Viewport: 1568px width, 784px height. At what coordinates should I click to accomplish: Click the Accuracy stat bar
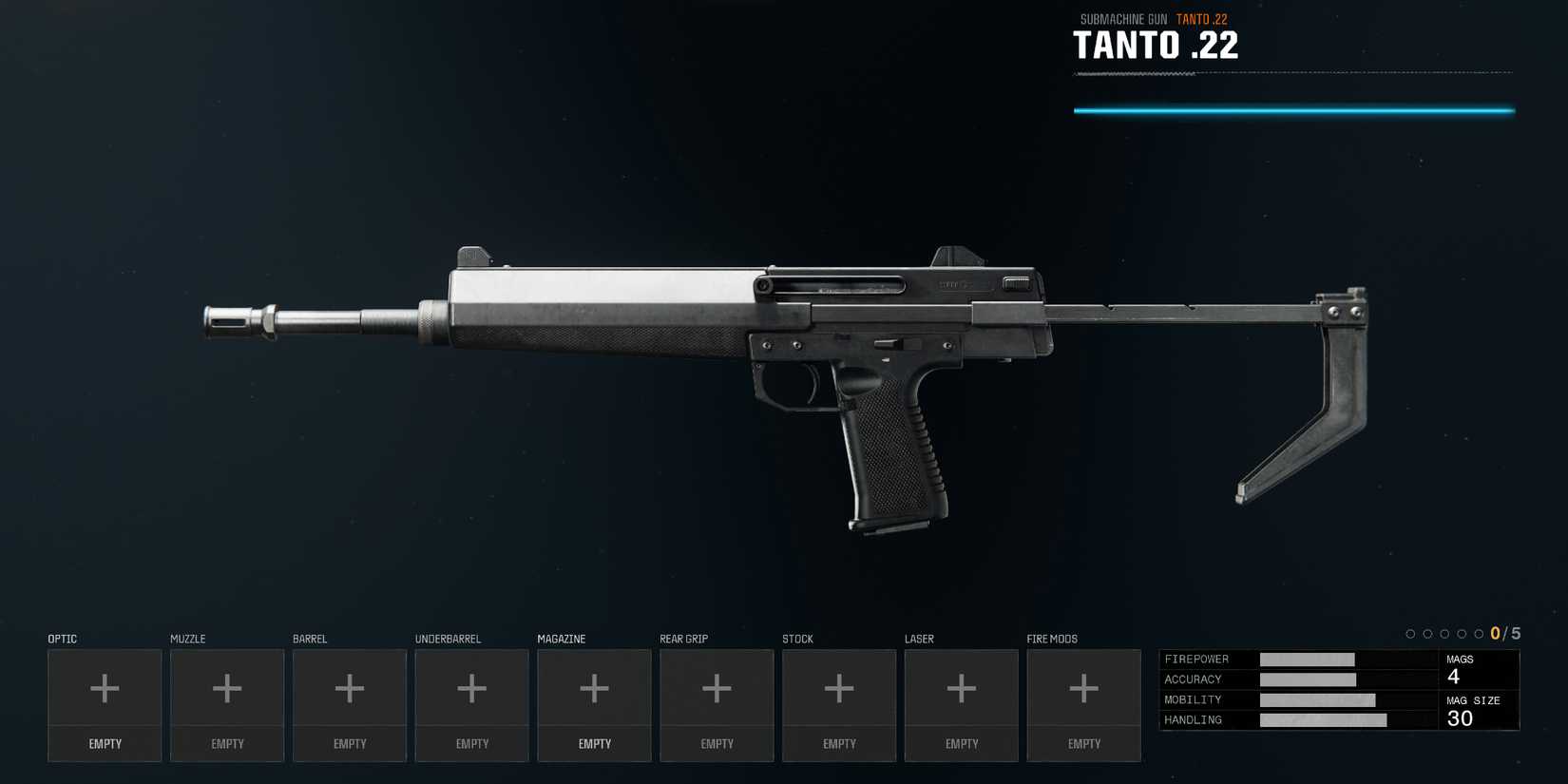coord(1308,679)
